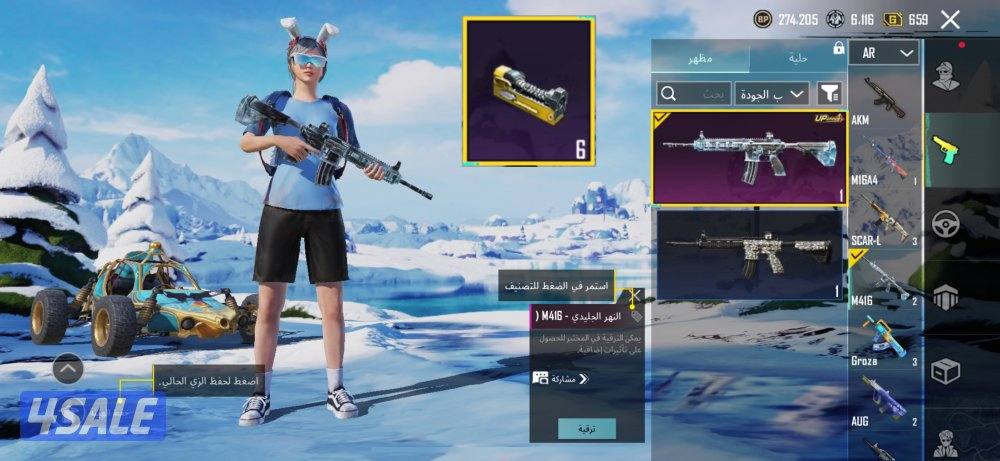Image resolution: width=1000 pixels, height=461 pixels.
Task: Open the sort-by-quality dropdown
Action: pos(773,94)
